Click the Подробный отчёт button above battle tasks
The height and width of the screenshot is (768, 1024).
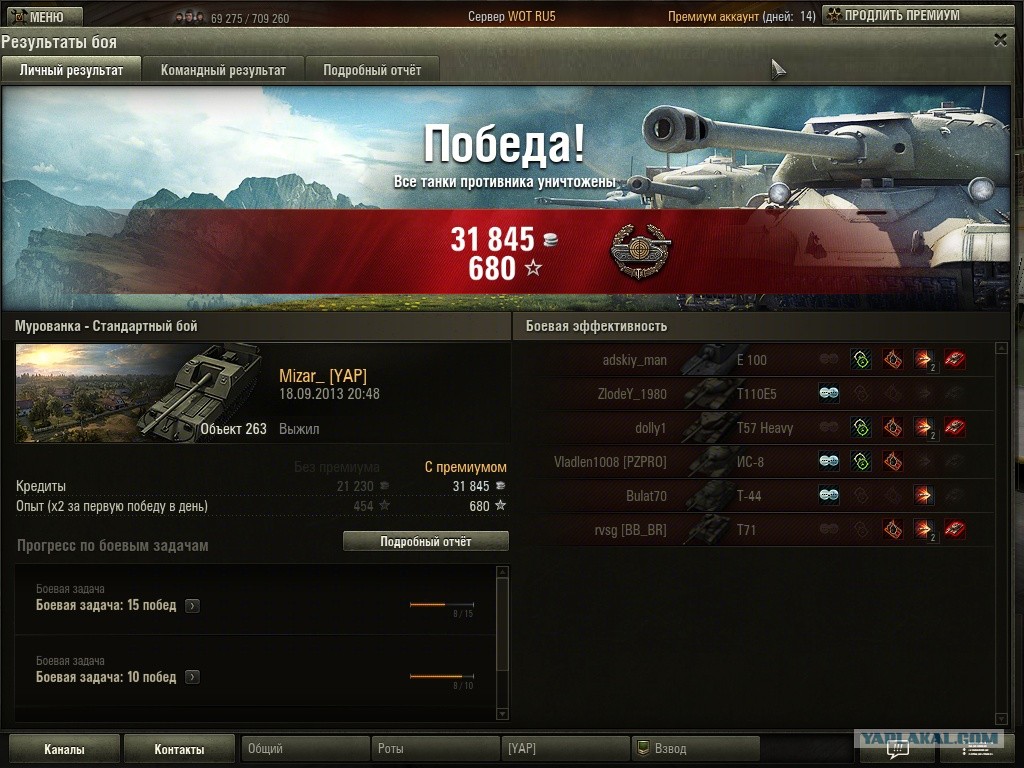click(x=425, y=541)
